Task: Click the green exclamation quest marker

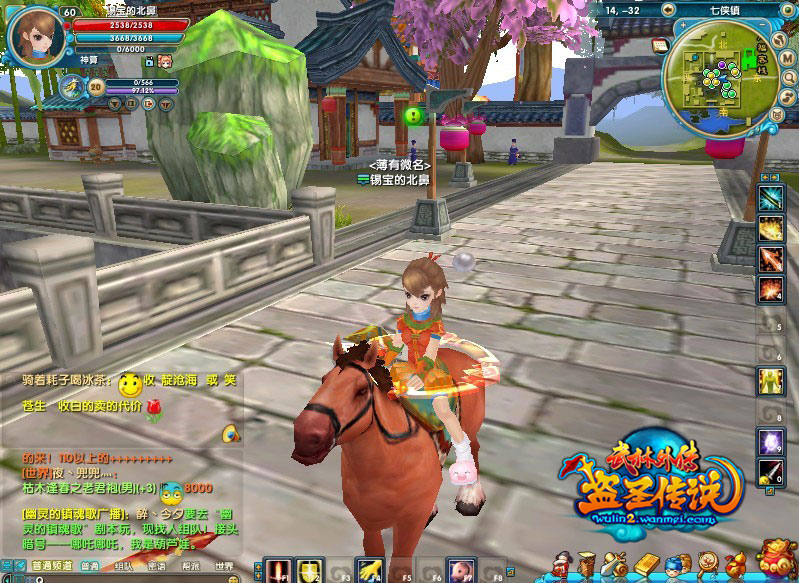Action: click(x=412, y=116)
